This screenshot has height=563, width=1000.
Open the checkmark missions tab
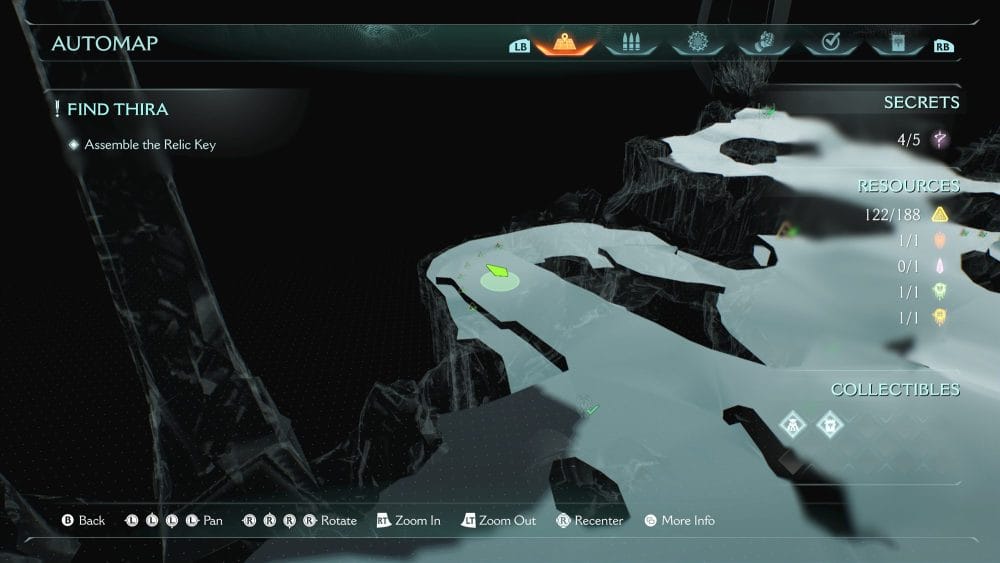coord(829,43)
